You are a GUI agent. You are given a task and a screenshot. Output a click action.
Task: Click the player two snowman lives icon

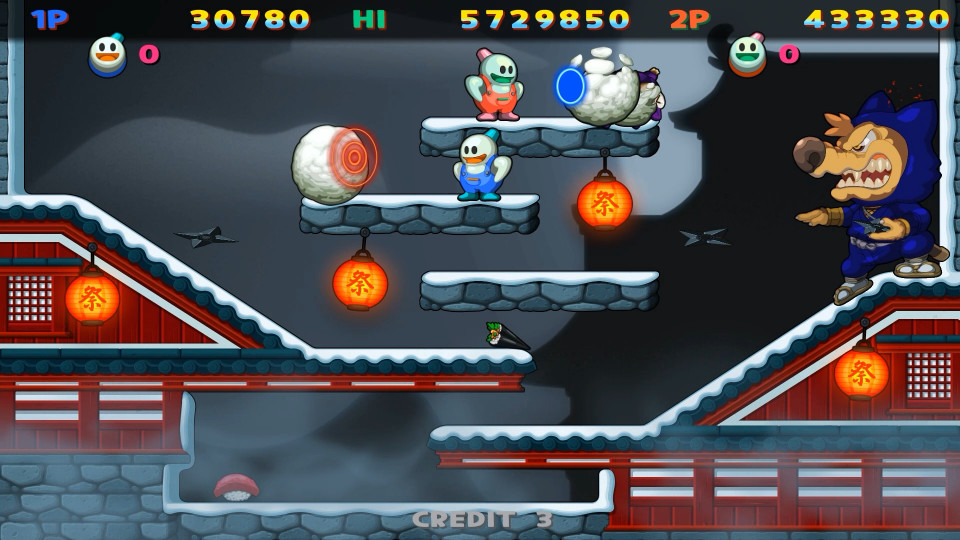747,55
